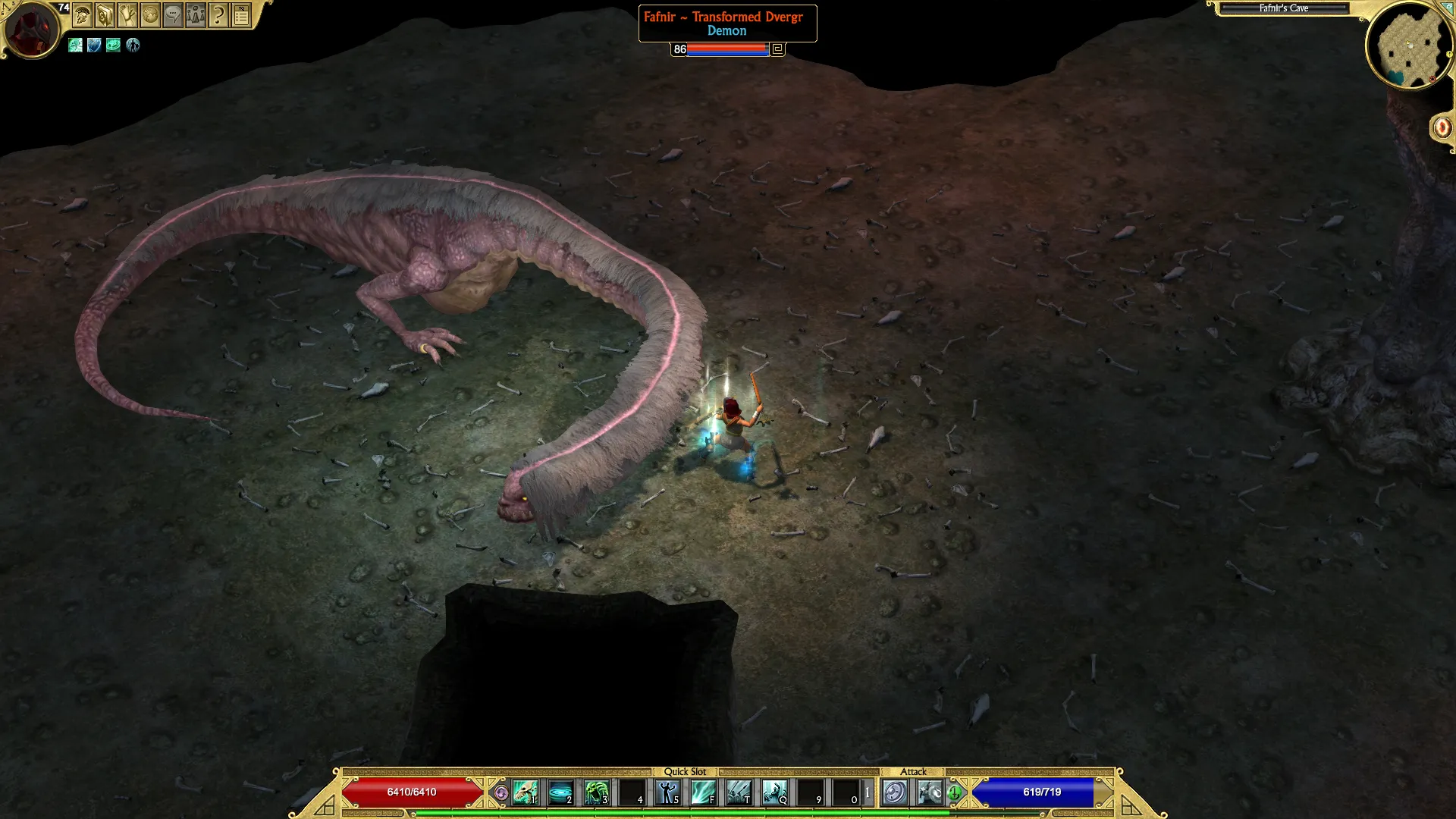Open the party players window
The image size is (1456, 819).
tap(196, 15)
